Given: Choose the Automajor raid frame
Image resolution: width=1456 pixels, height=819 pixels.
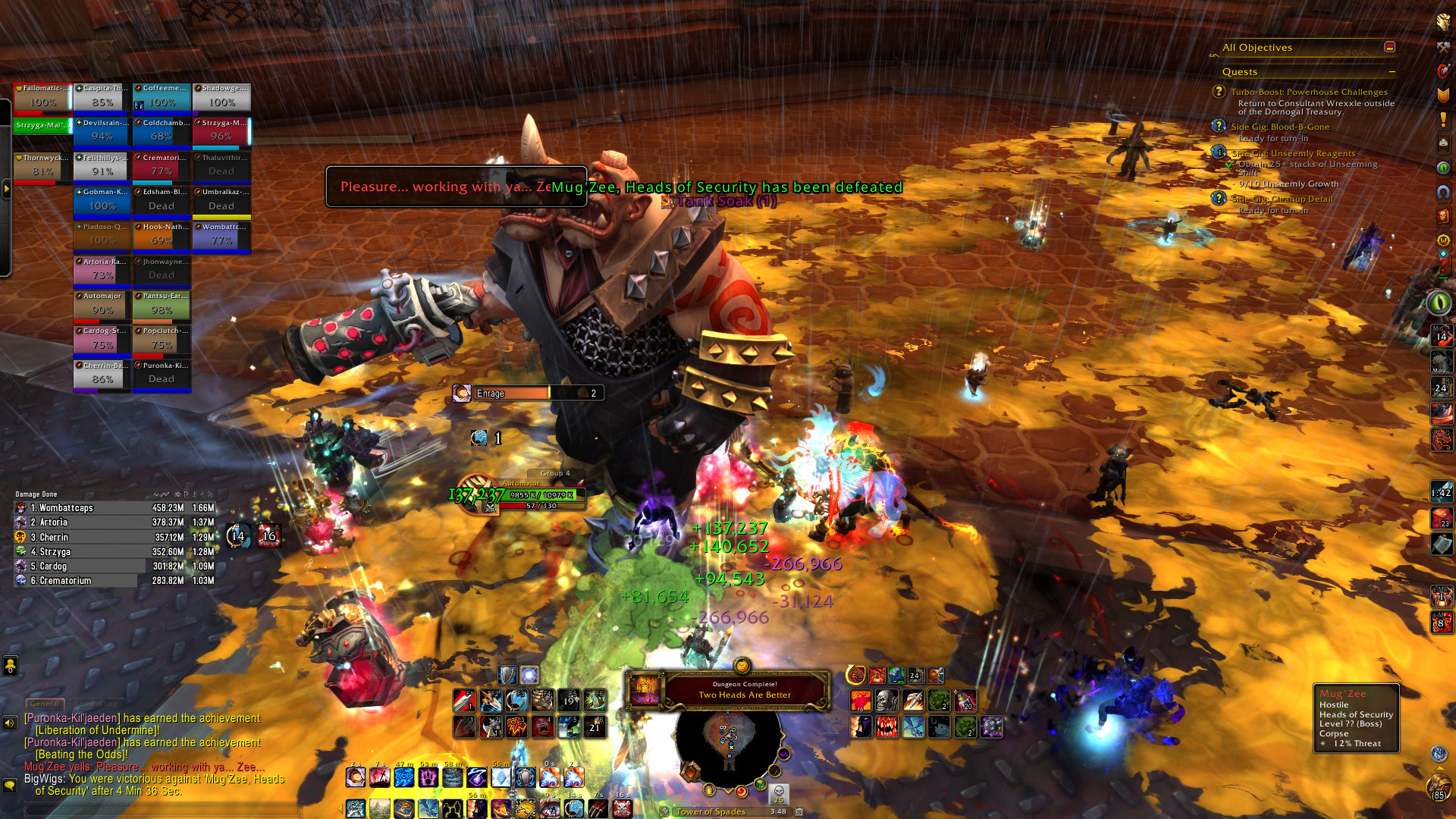Looking at the screenshot, I should [x=102, y=305].
